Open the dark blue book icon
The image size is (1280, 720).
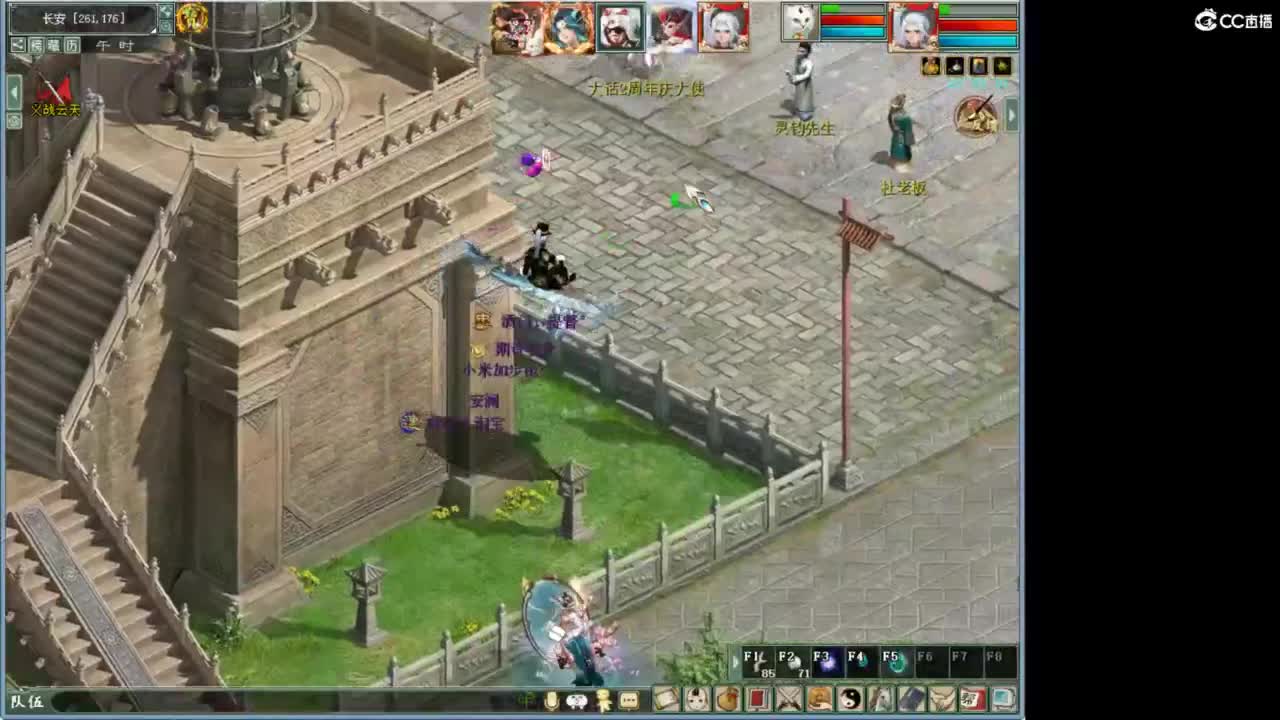coord(913,698)
